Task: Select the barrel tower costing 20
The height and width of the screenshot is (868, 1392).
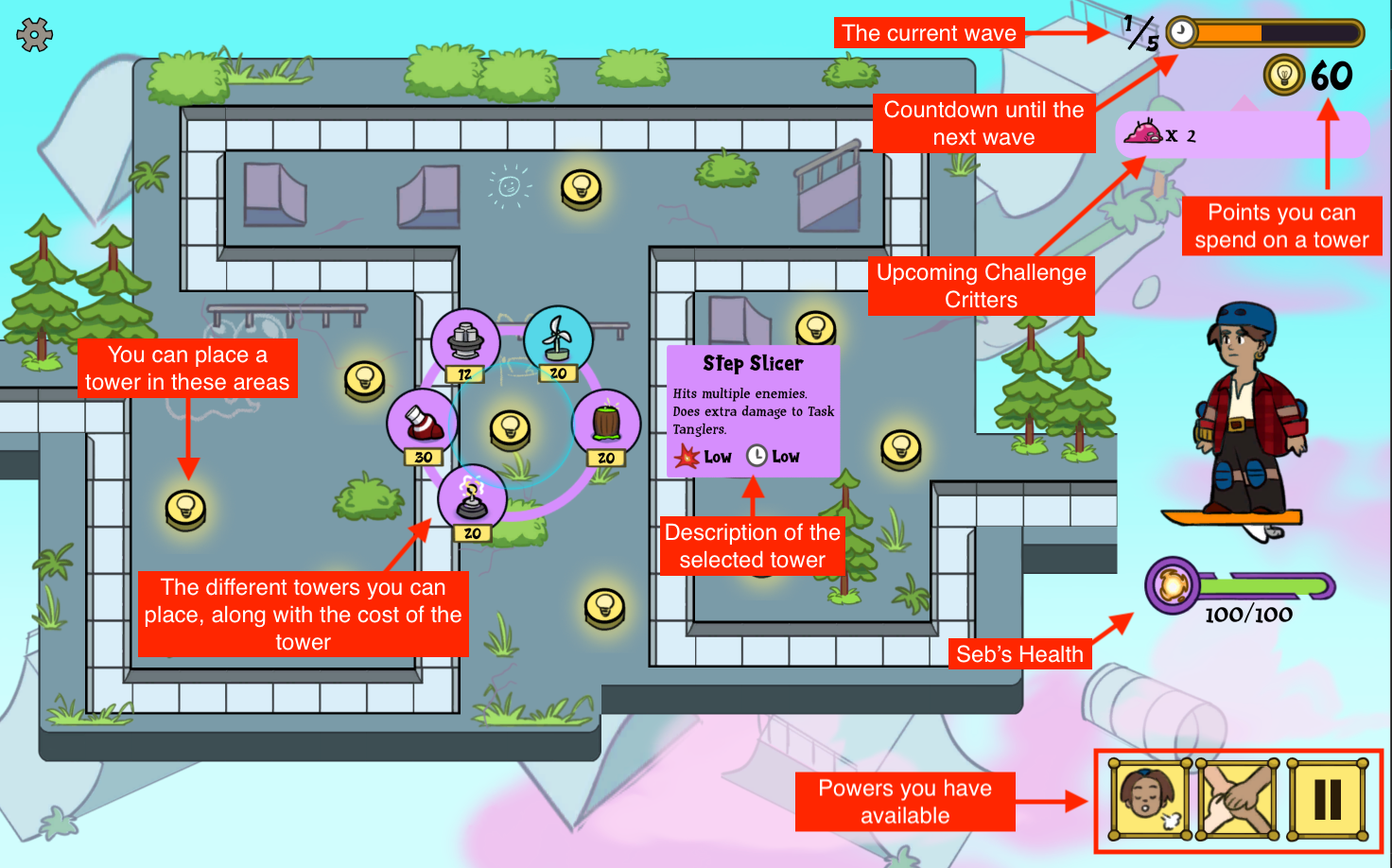Action: 606,425
